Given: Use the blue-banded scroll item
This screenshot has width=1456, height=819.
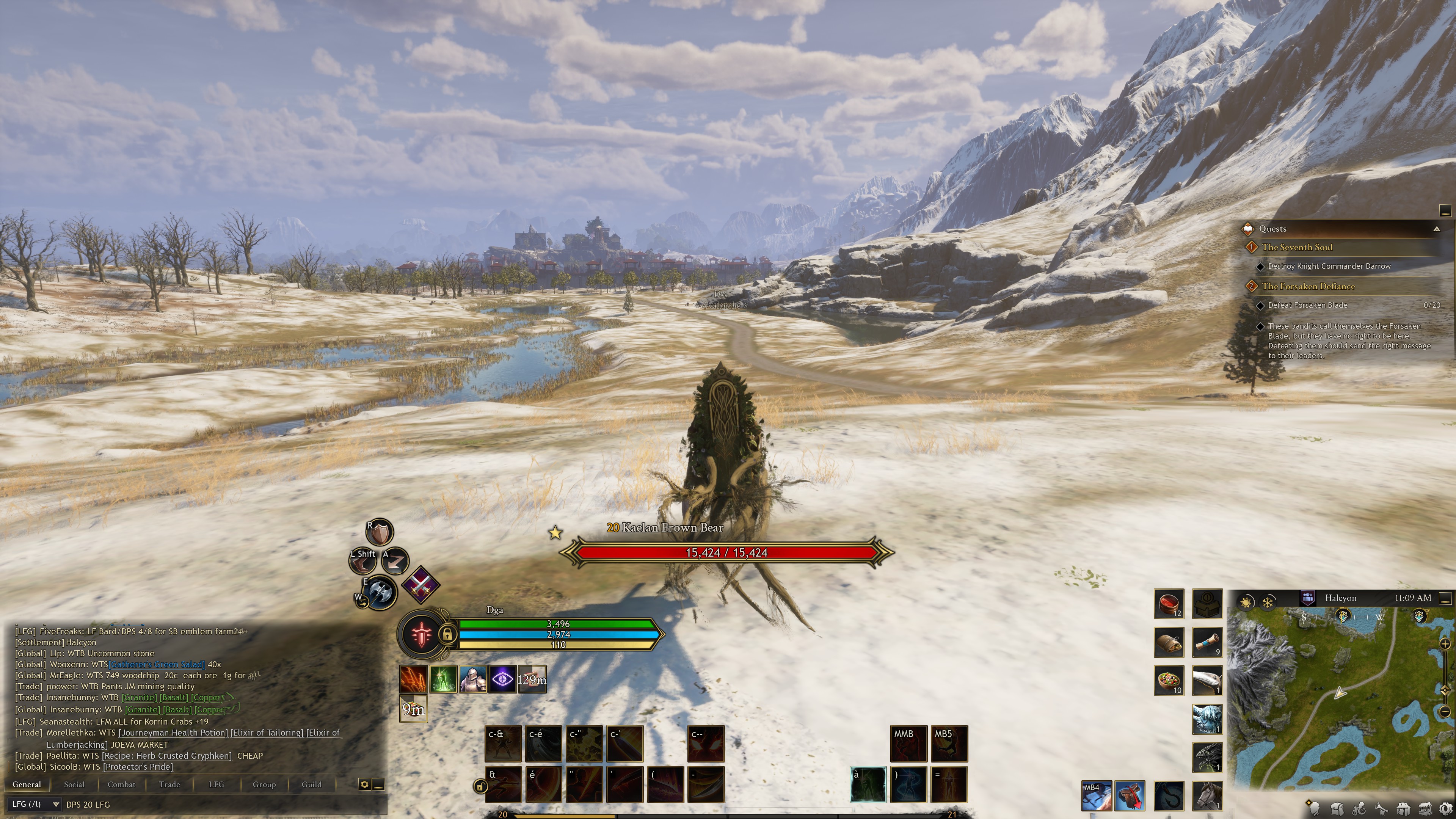Looking at the screenshot, I should 1207,642.
